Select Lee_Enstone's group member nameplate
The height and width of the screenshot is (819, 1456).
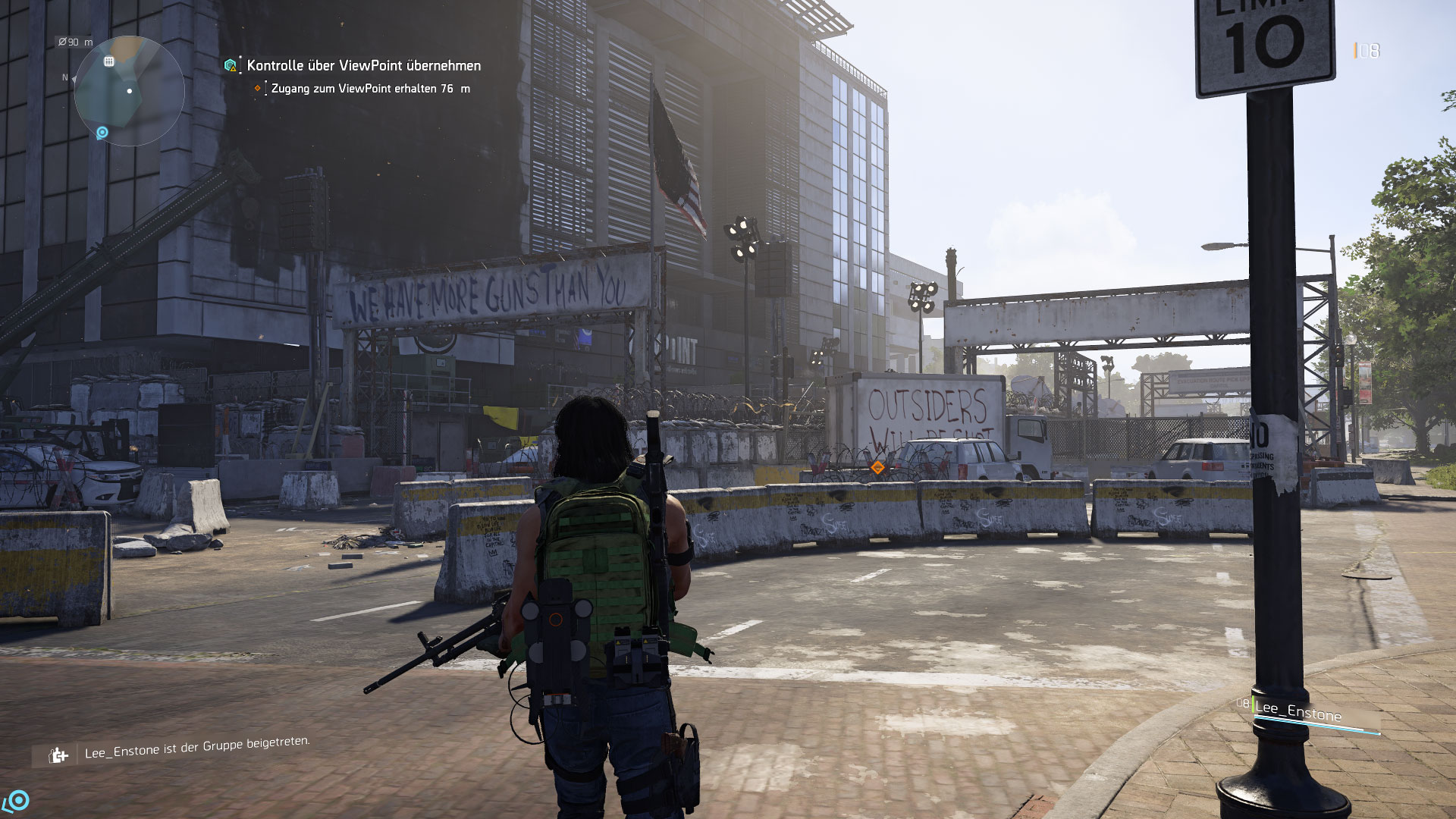click(x=1298, y=712)
